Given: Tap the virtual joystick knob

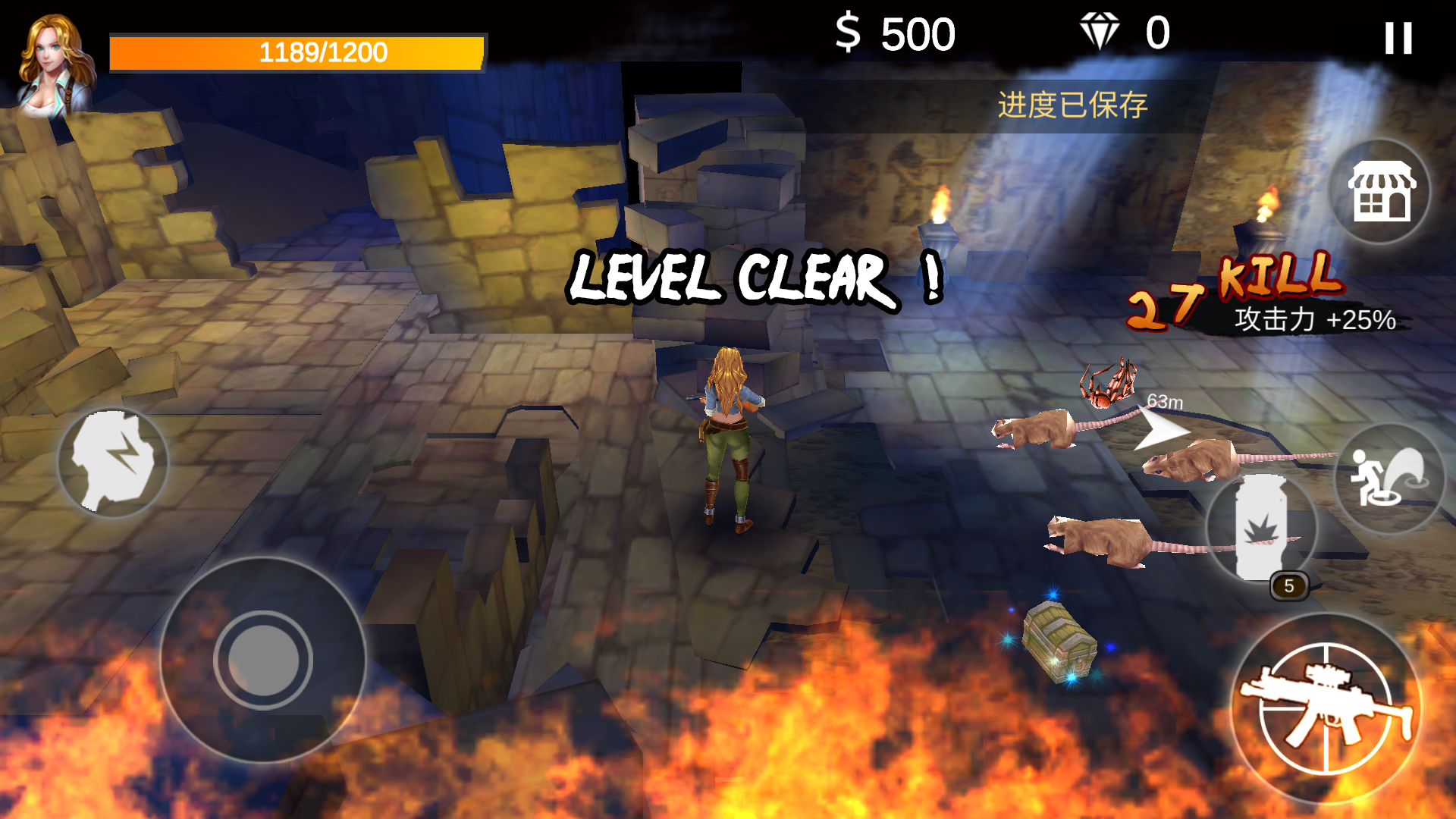Looking at the screenshot, I should pyautogui.click(x=263, y=660).
